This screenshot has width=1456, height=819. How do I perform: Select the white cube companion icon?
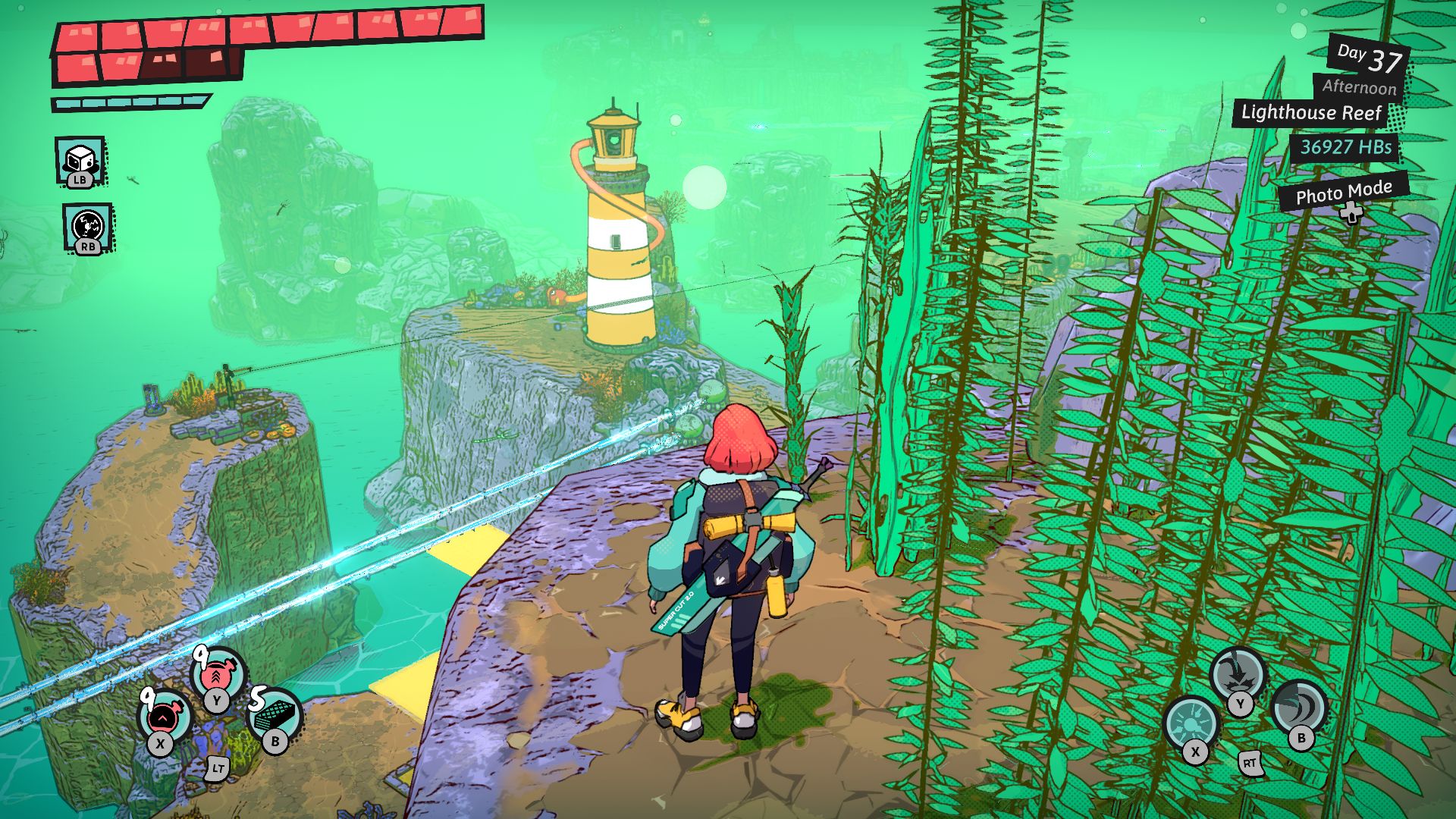[x=80, y=160]
